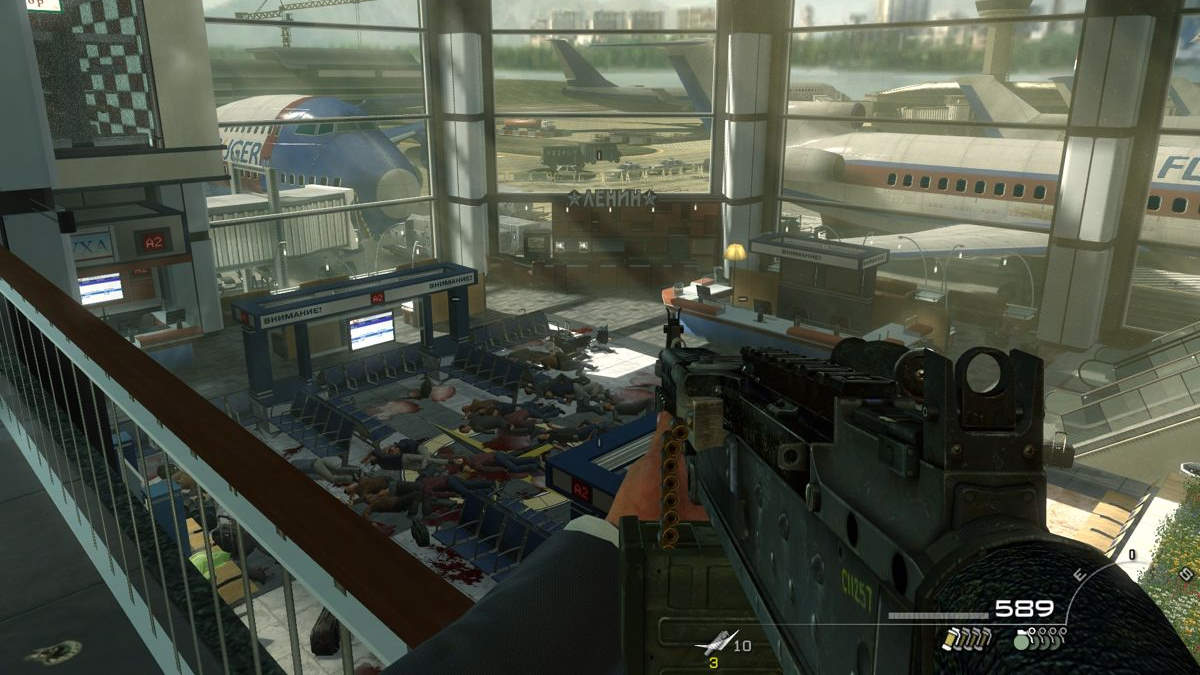Select the grenade launcher attachment icon

coord(718,643)
